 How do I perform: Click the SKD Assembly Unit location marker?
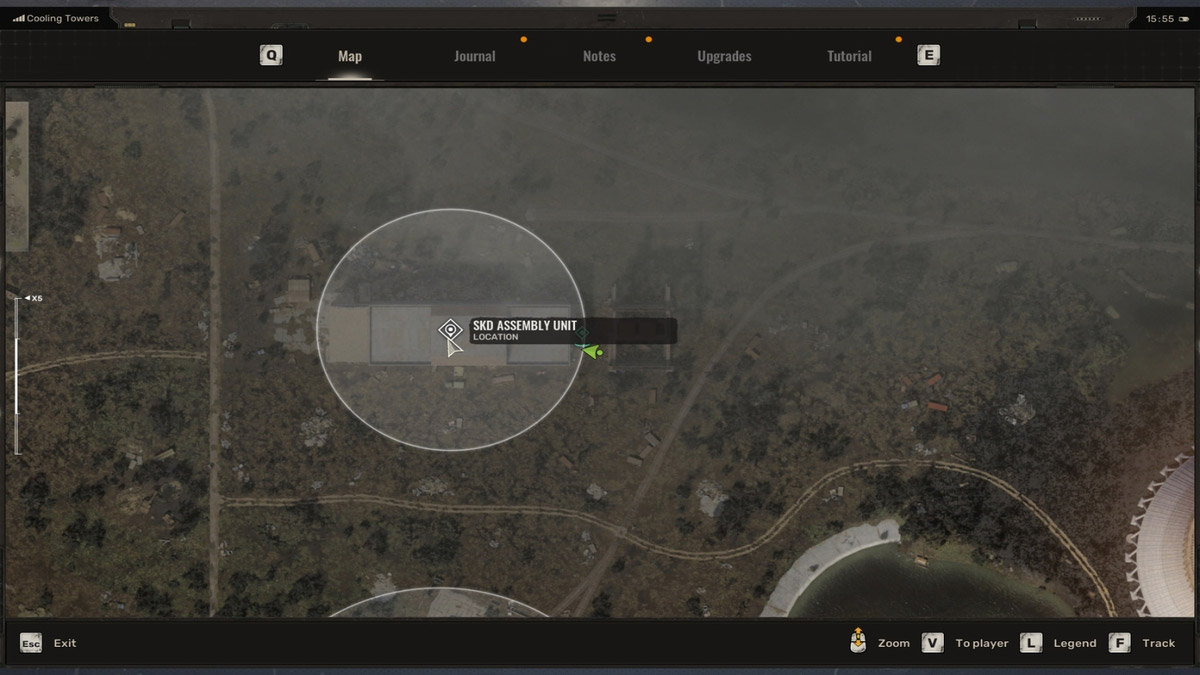[451, 329]
